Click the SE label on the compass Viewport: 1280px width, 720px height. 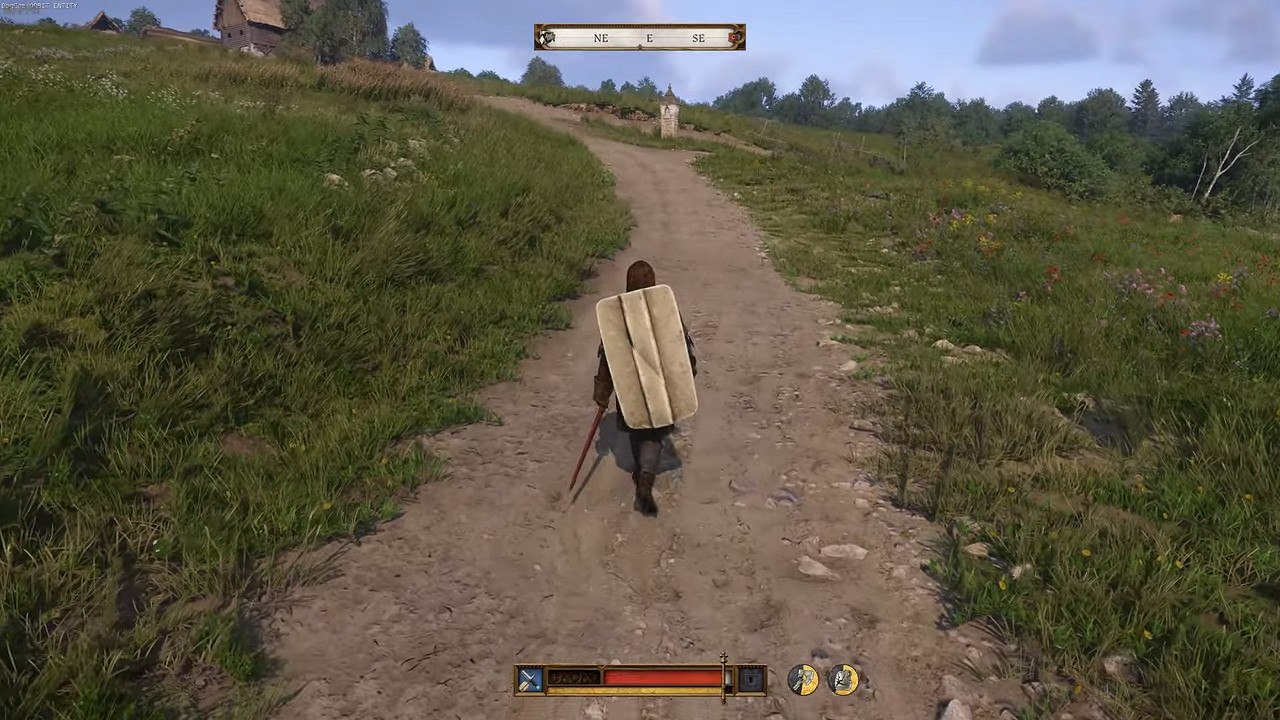(x=699, y=38)
